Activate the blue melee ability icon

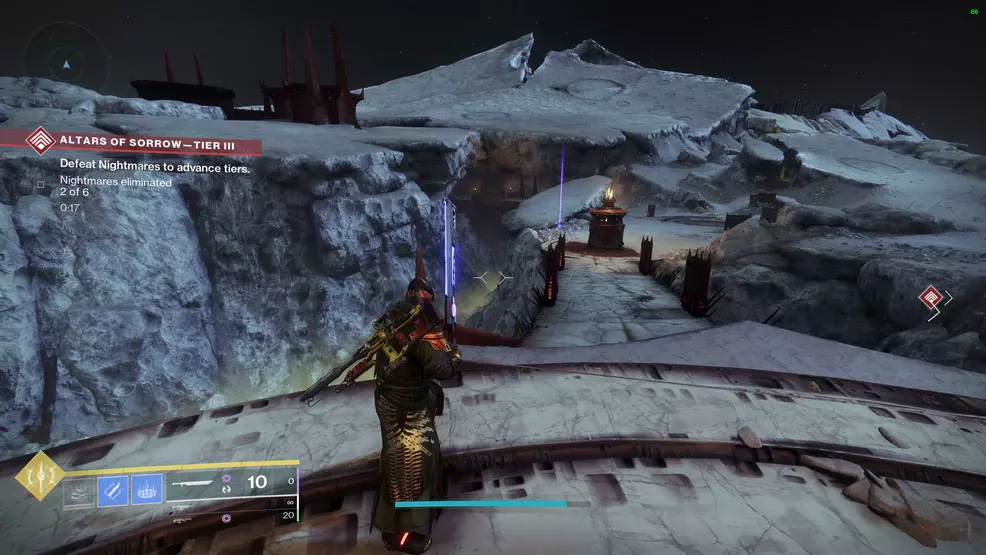(112, 491)
